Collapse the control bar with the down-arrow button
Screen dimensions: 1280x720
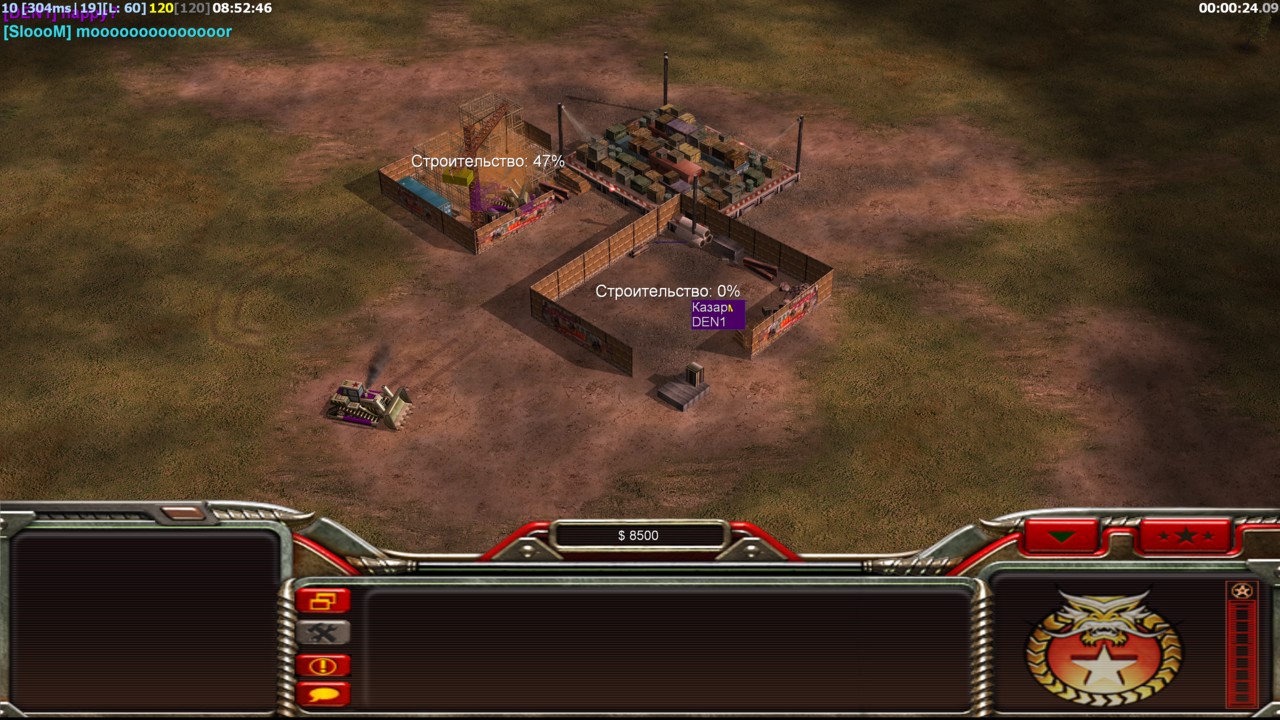tap(1061, 536)
